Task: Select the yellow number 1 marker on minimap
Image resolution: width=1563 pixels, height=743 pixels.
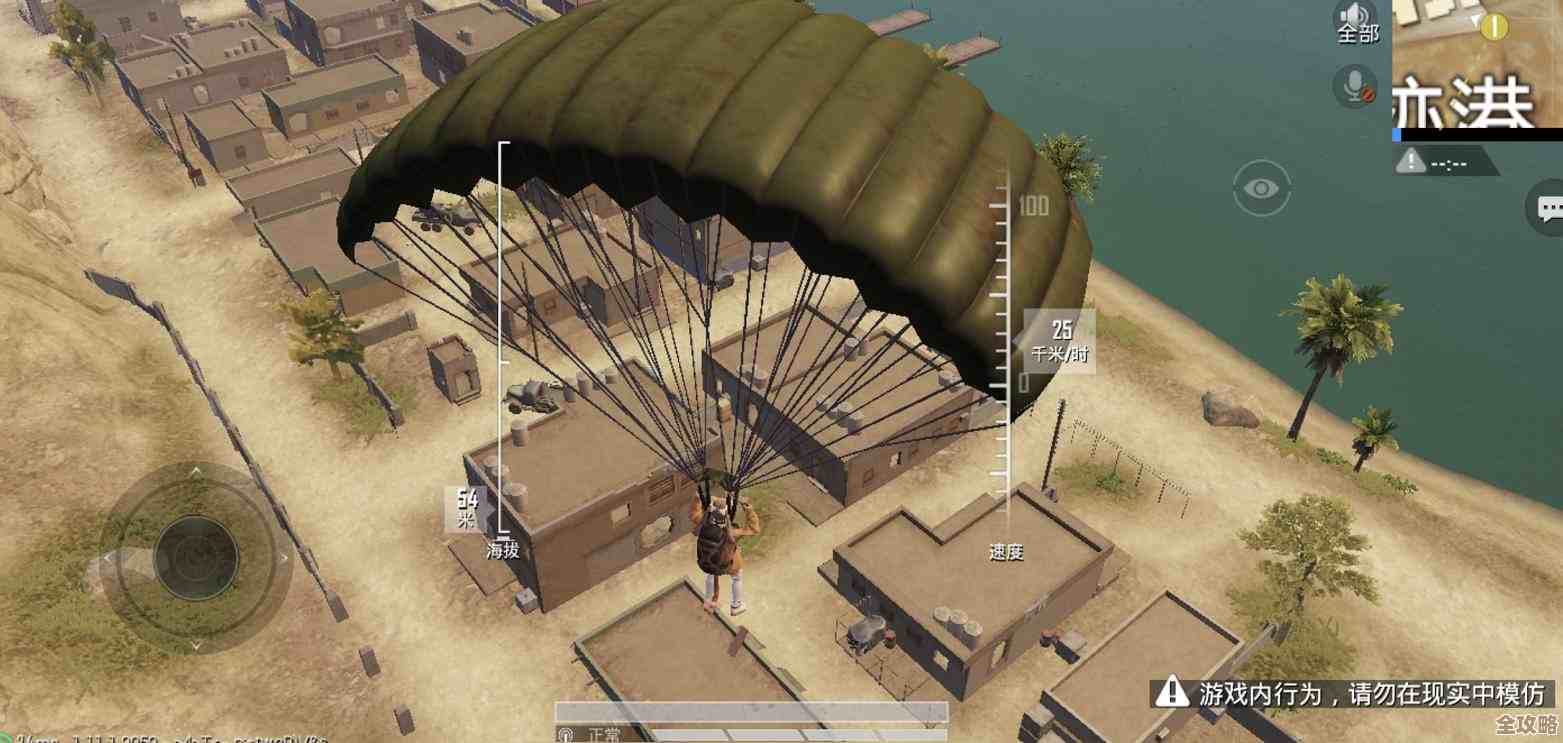Action: (1494, 26)
